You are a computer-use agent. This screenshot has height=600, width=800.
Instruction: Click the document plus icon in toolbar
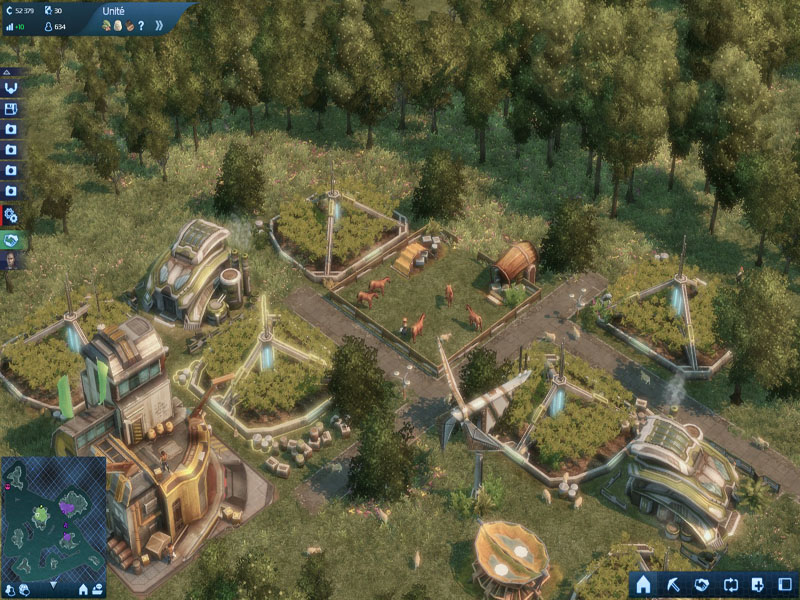(758, 584)
